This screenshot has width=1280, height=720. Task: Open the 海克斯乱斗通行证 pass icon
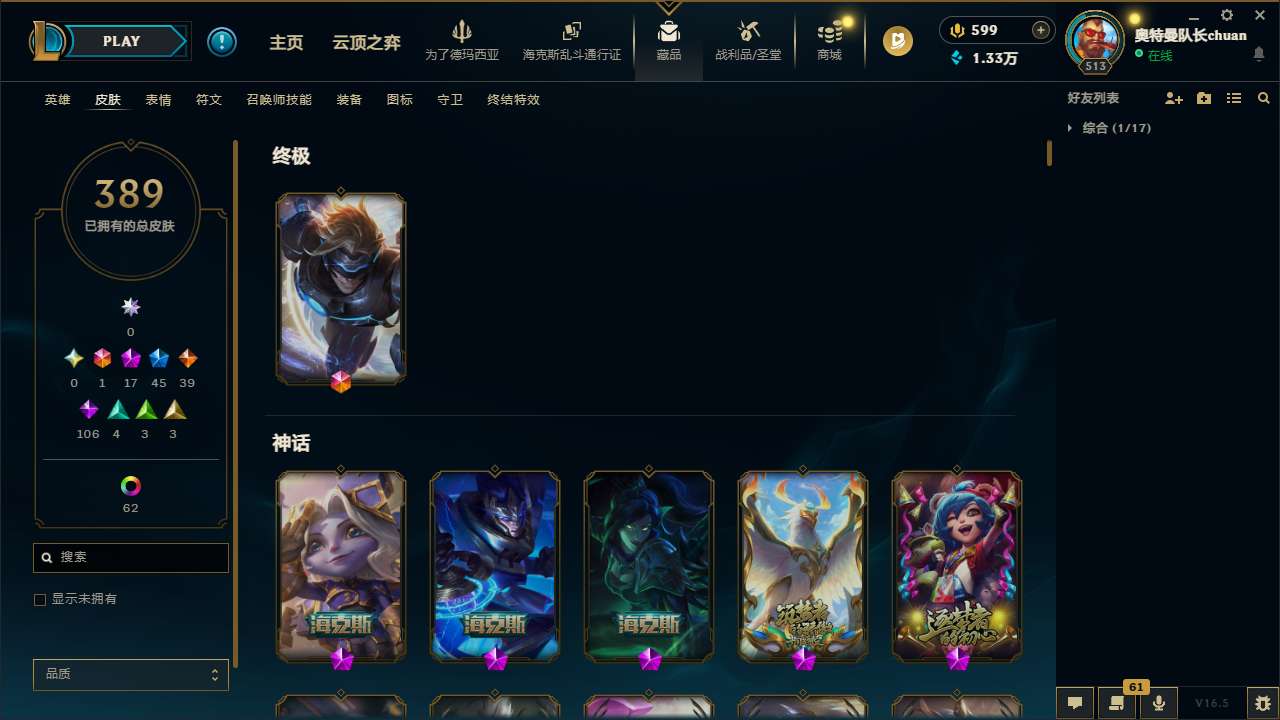point(571,40)
